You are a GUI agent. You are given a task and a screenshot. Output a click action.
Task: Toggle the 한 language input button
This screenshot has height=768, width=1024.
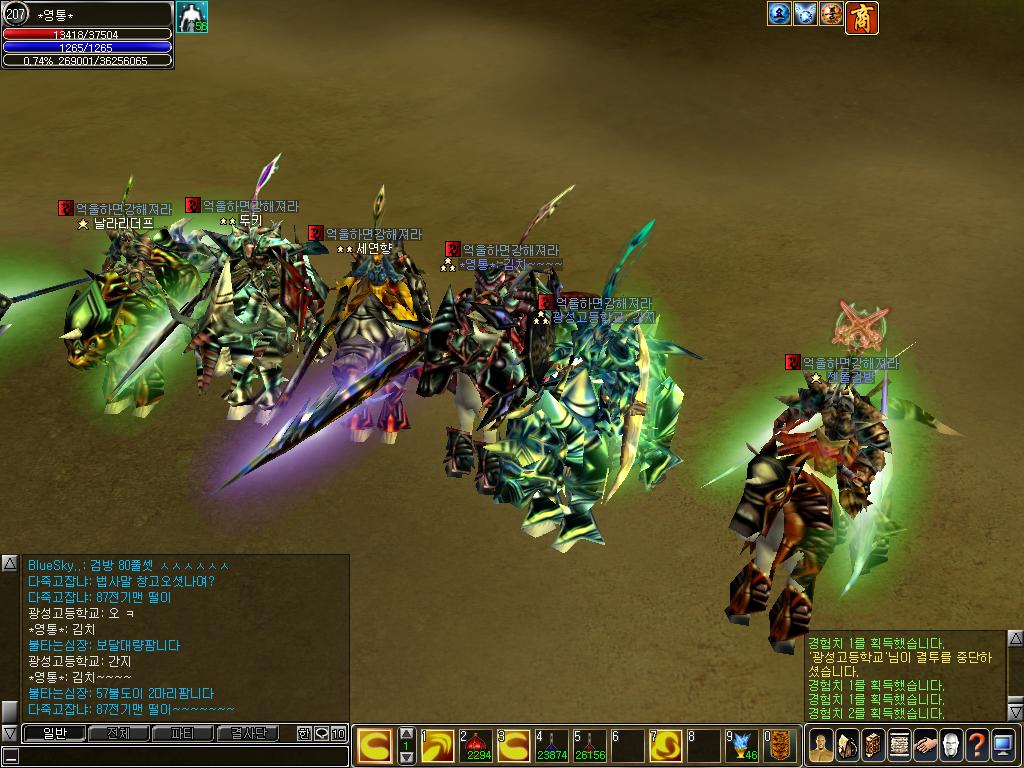[x=304, y=734]
